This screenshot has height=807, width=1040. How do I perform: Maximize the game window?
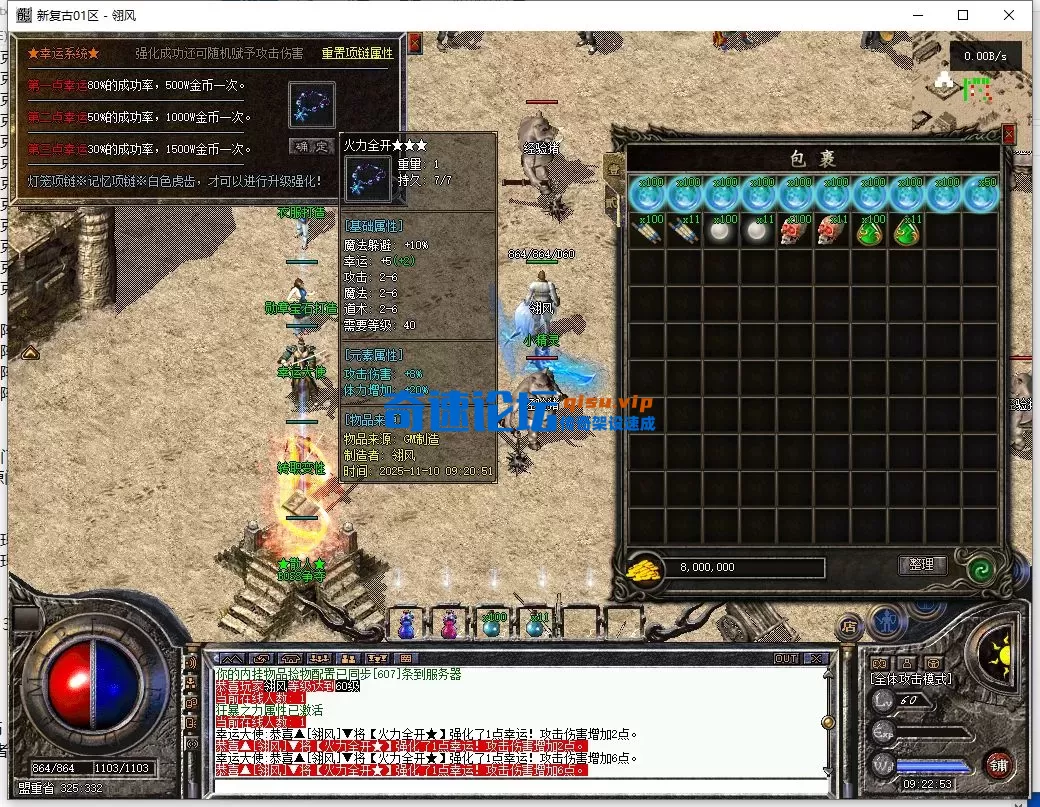pyautogui.click(x=963, y=15)
